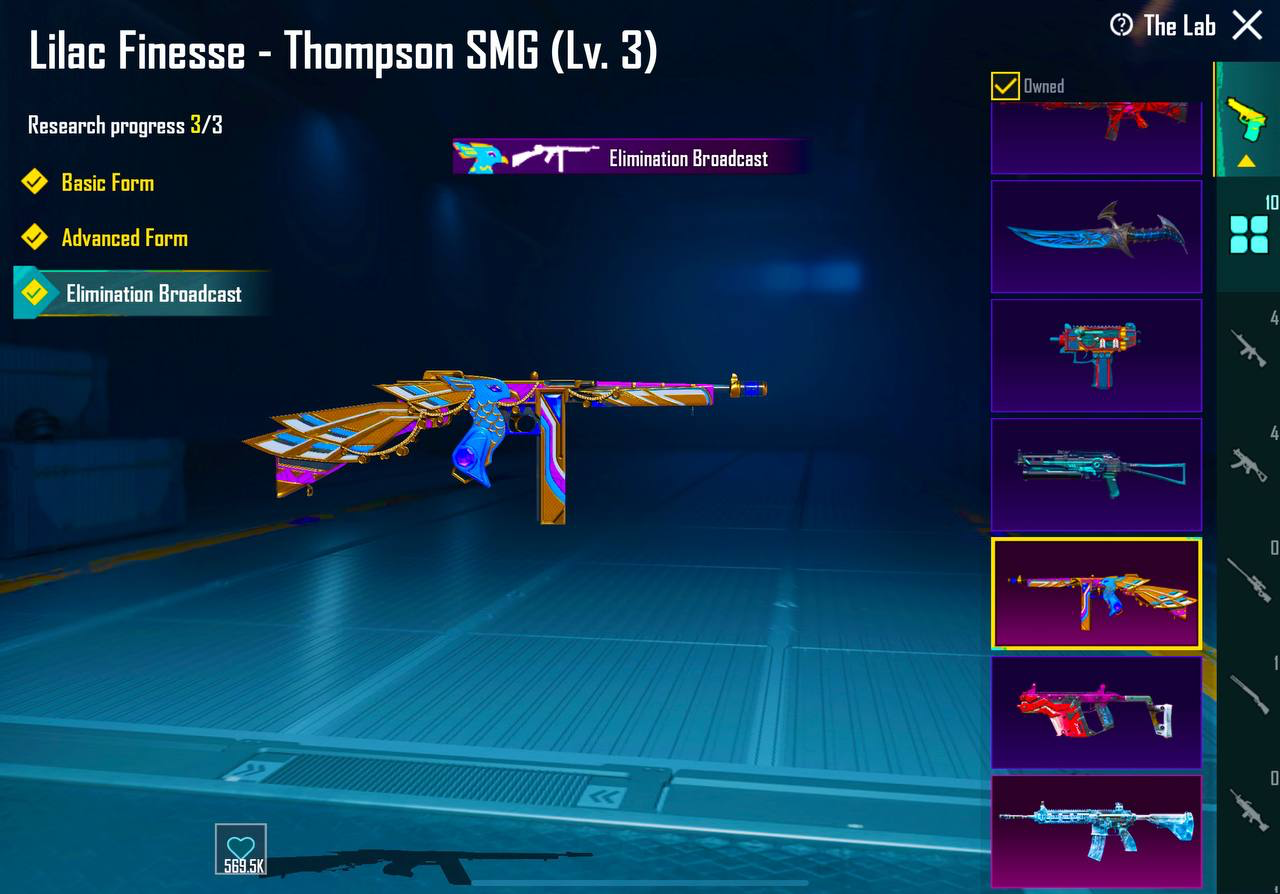This screenshot has height=894, width=1280.
Task: Pick the red Vector skin thumbnail
Action: pyautogui.click(x=1096, y=712)
